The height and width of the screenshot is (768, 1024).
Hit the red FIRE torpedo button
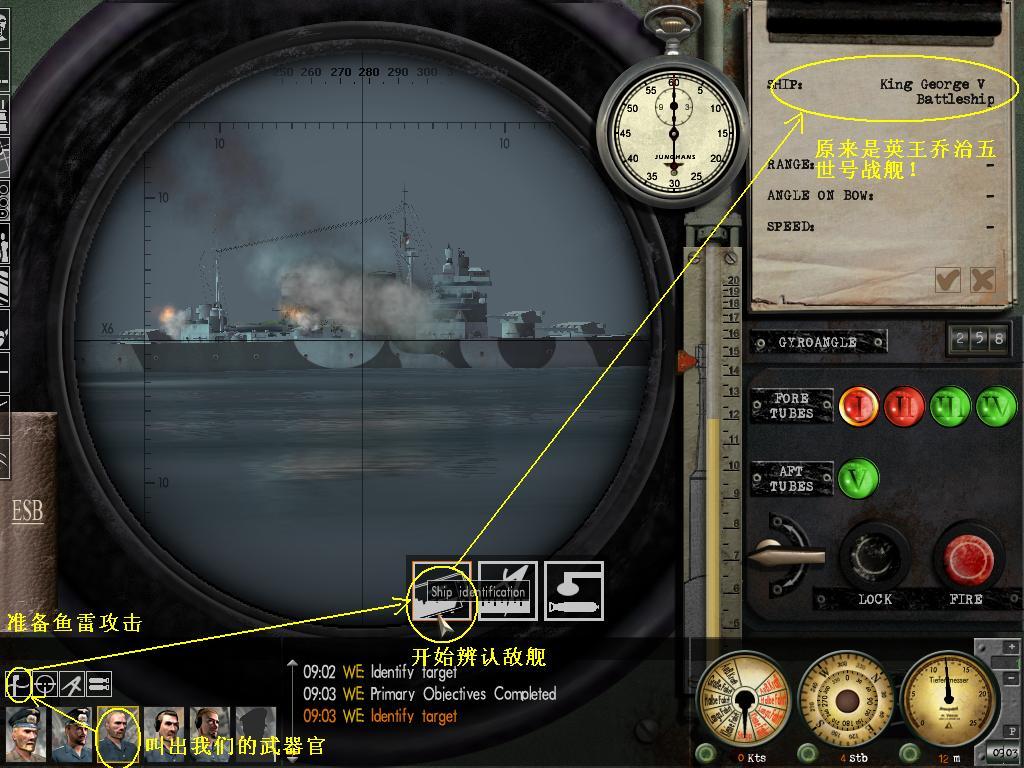[x=966, y=557]
